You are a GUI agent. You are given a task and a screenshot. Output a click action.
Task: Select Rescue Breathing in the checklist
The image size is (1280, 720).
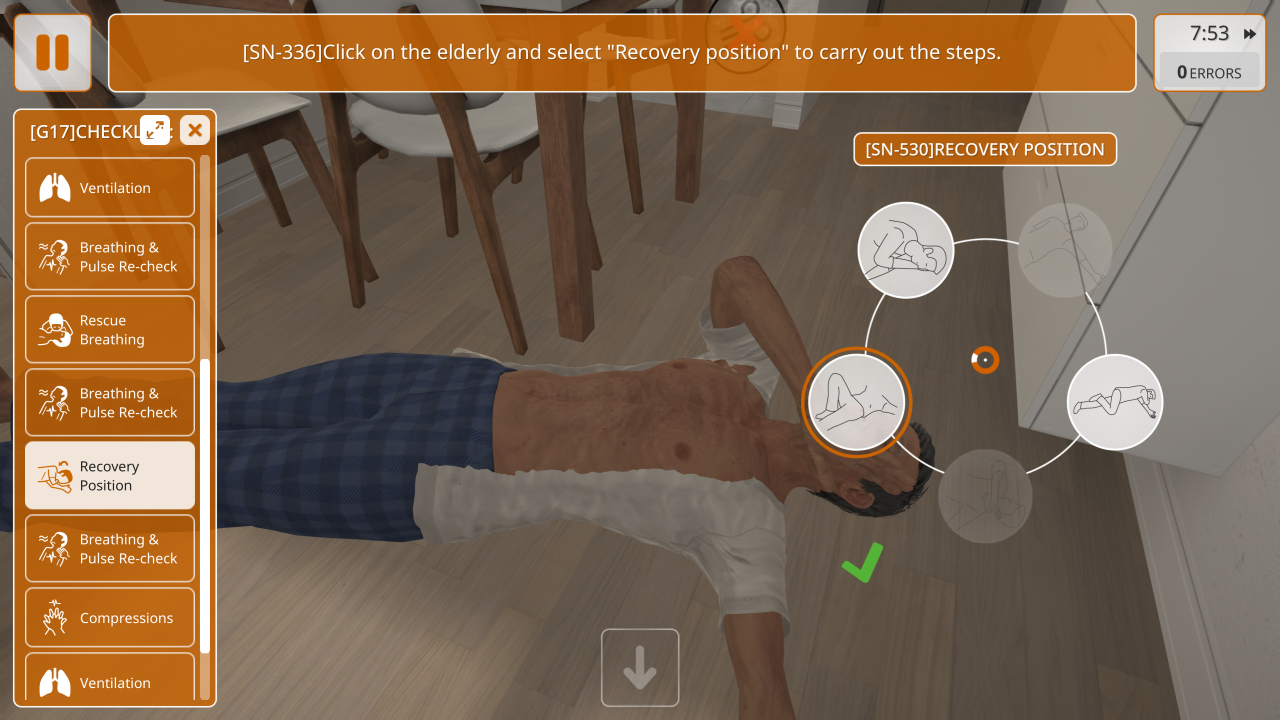tap(110, 330)
